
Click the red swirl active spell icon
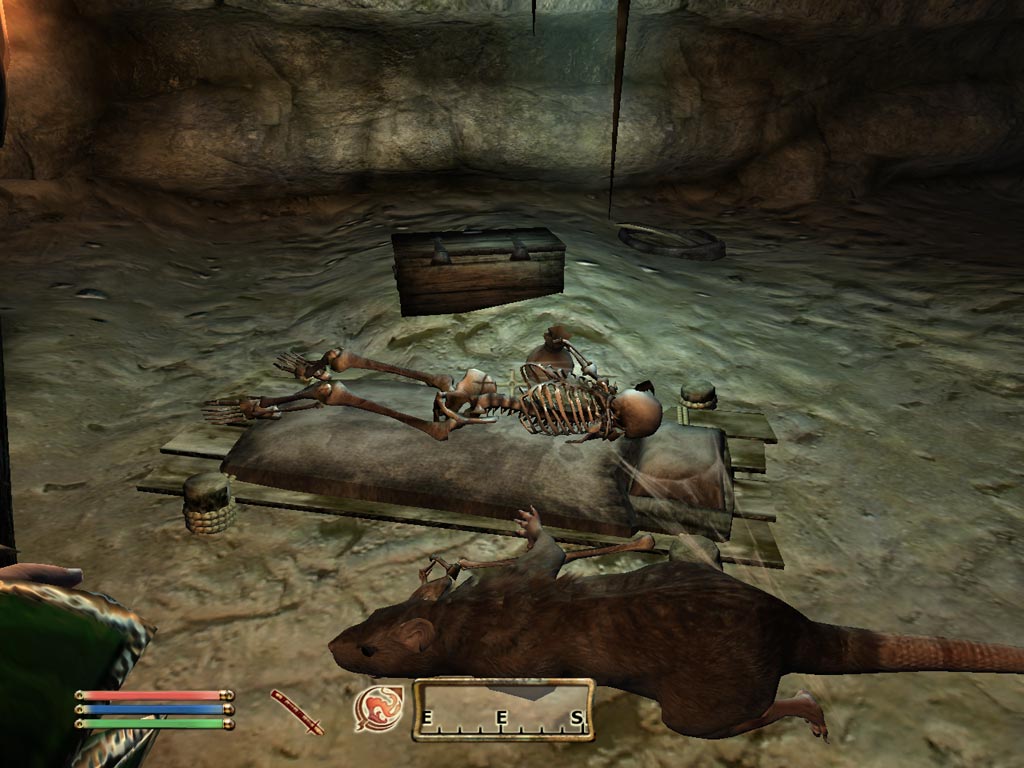379,709
